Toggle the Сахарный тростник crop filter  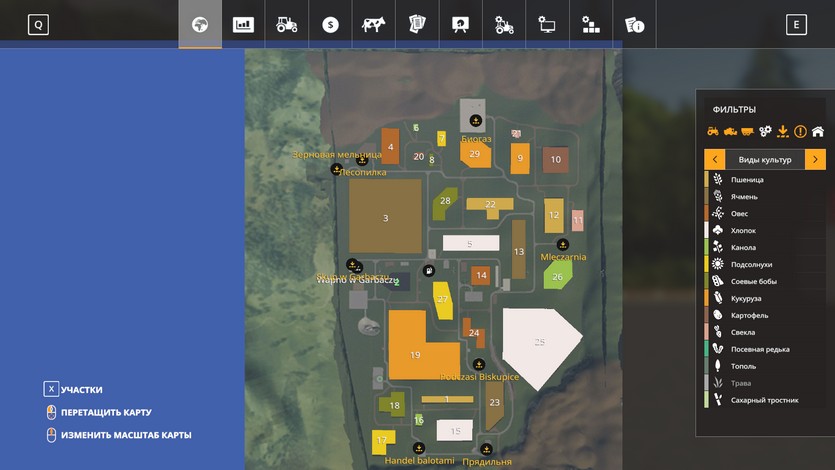[764, 400]
